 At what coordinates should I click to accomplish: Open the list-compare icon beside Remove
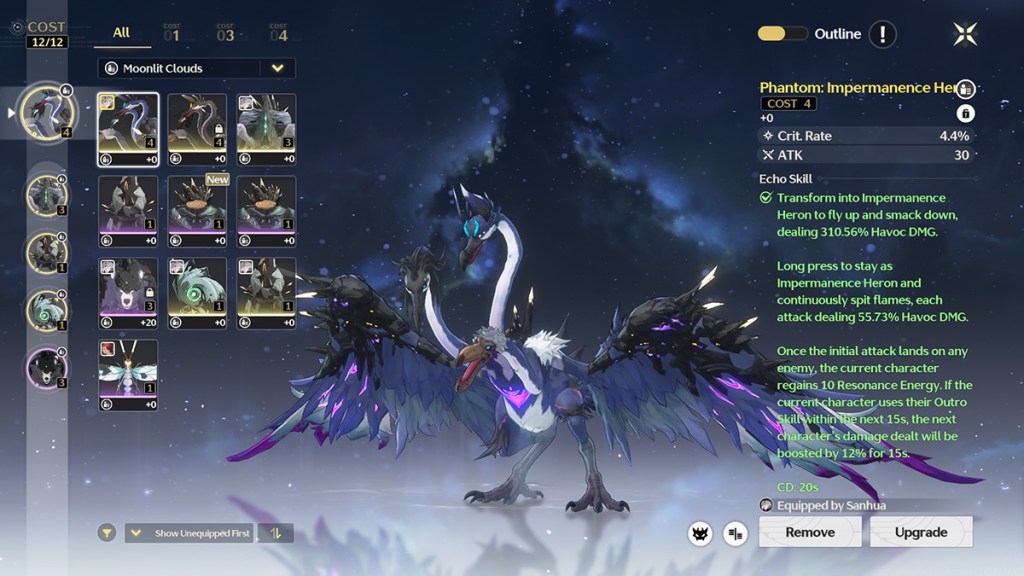point(736,533)
